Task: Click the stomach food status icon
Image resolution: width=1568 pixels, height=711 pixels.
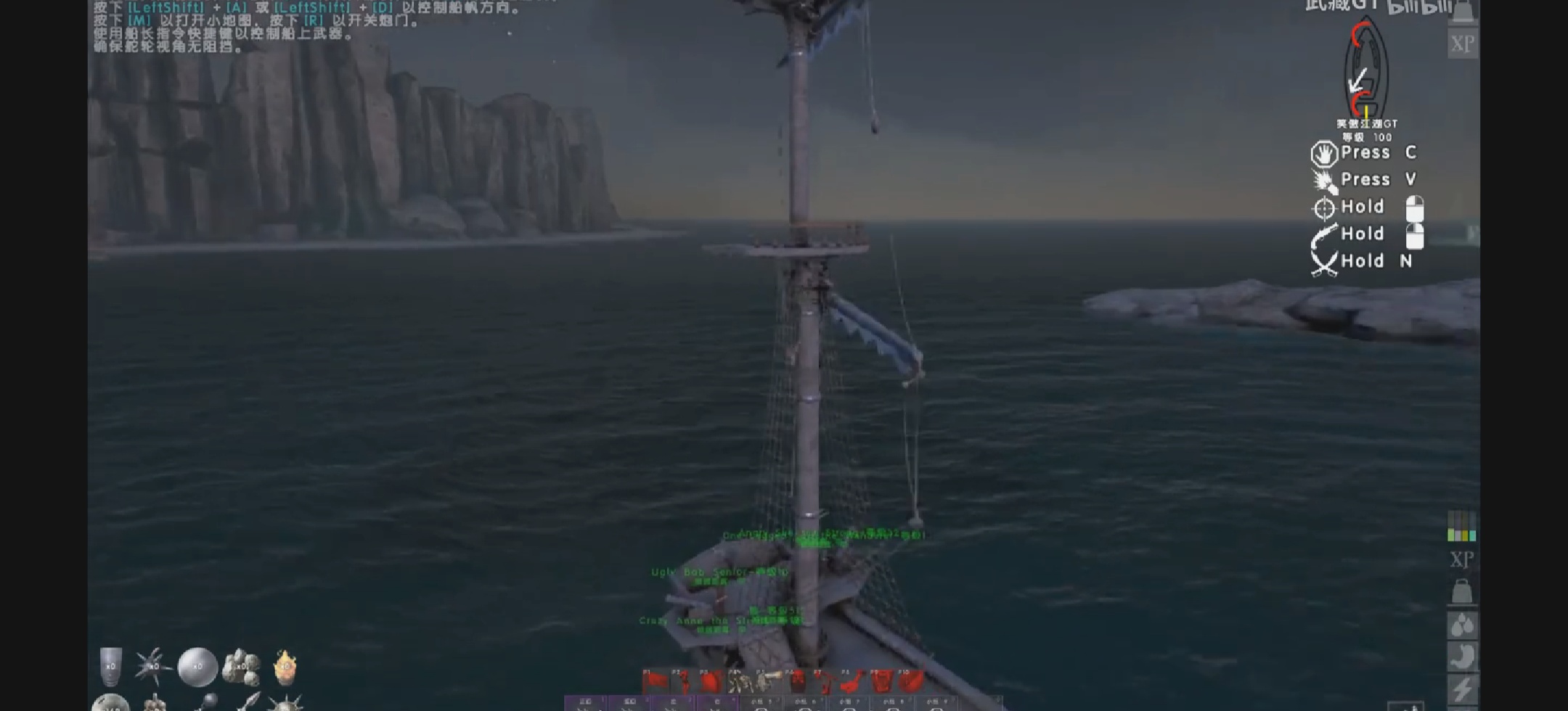Action: click(x=1462, y=655)
